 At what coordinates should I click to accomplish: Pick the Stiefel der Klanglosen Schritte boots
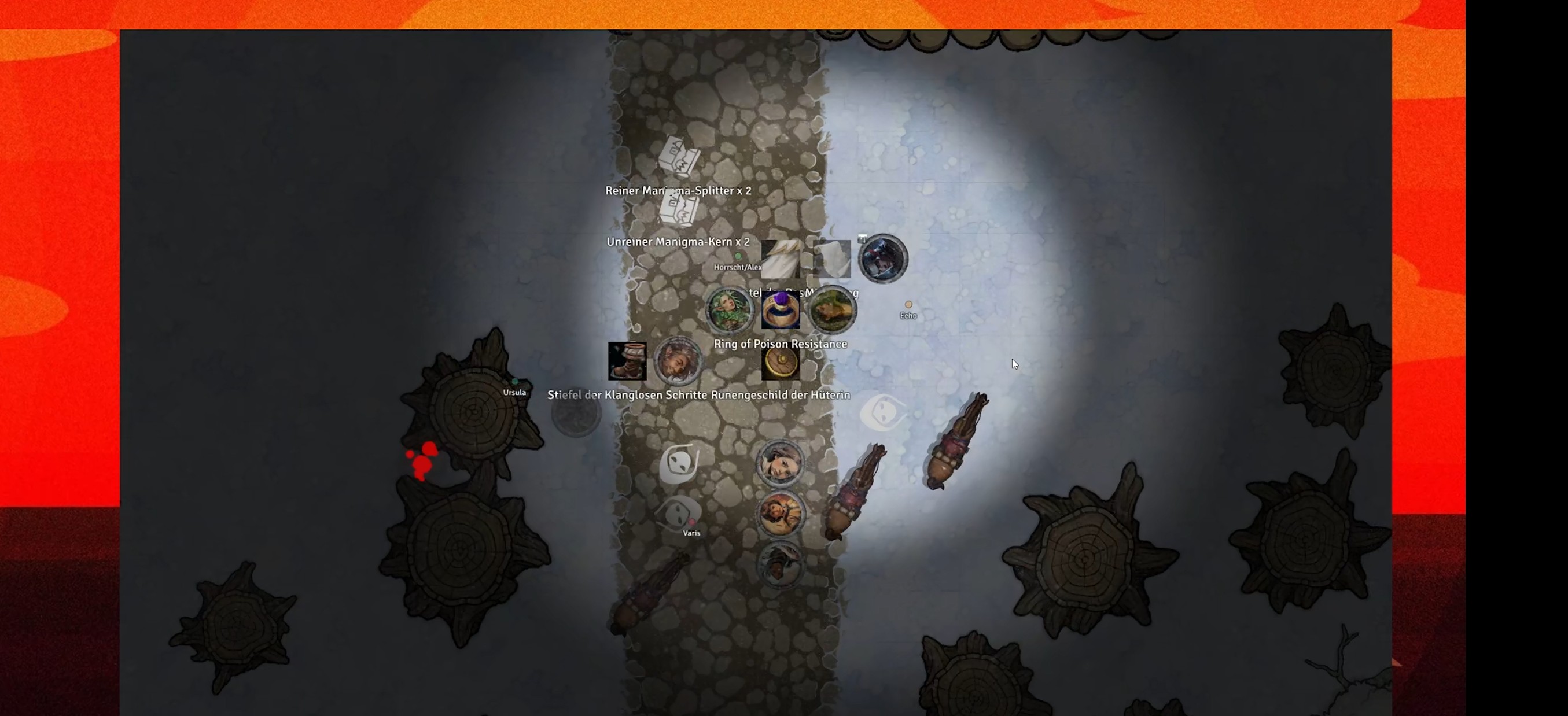coord(627,361)
